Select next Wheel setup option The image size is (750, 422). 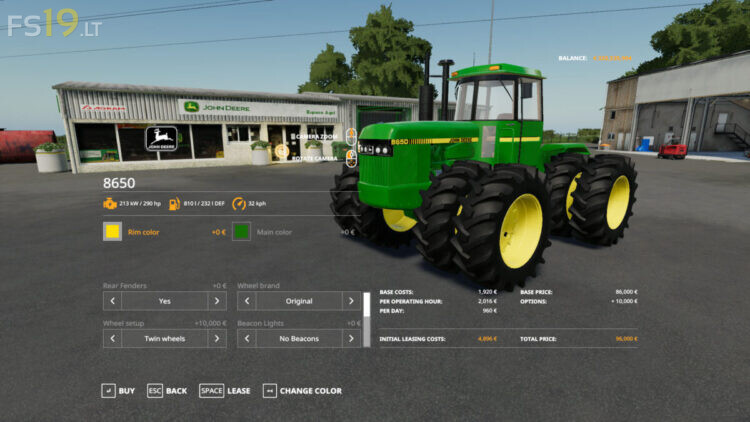(x=217, y=339)
